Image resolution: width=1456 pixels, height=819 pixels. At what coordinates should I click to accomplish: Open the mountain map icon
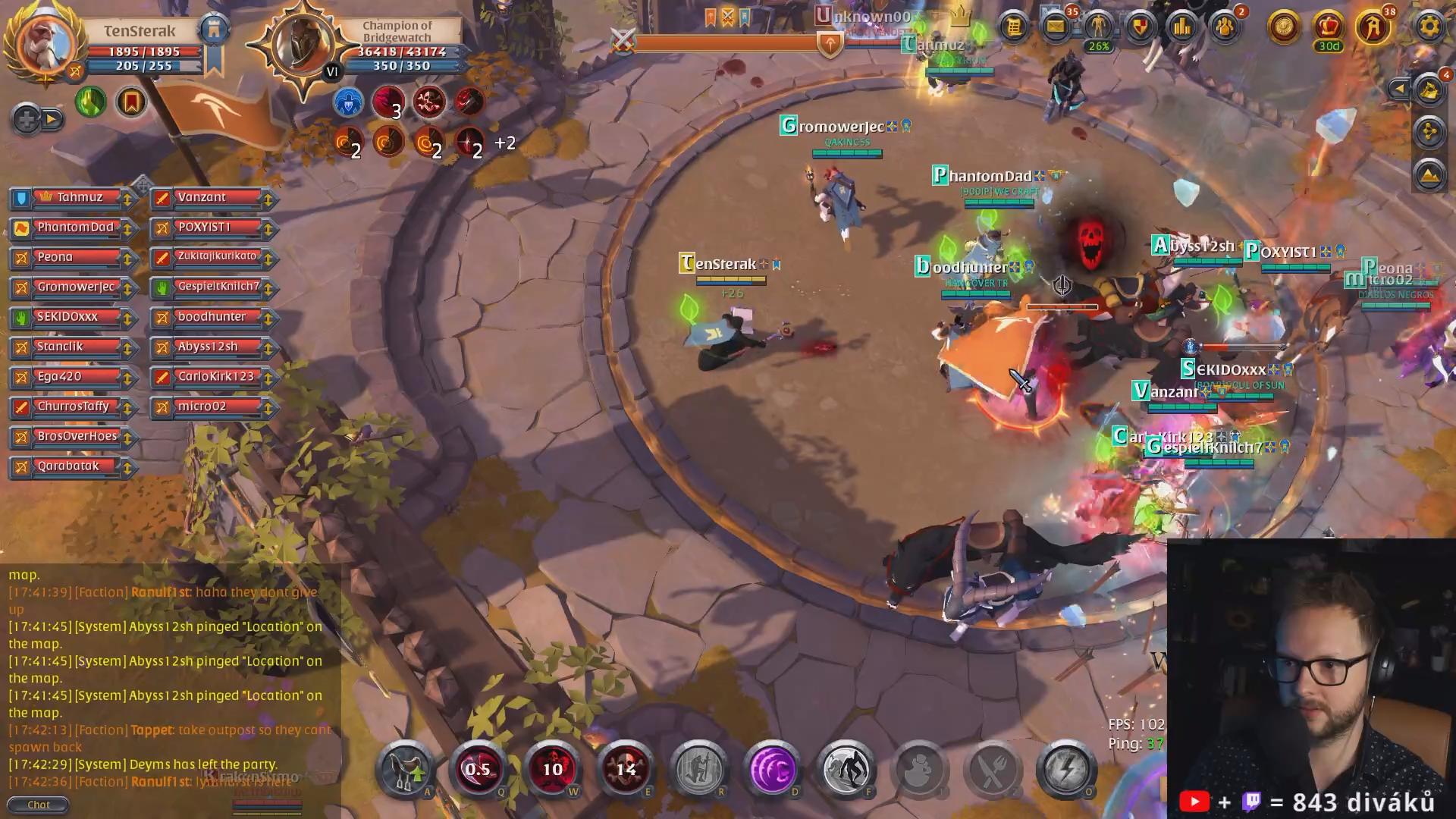[1429, 174]
